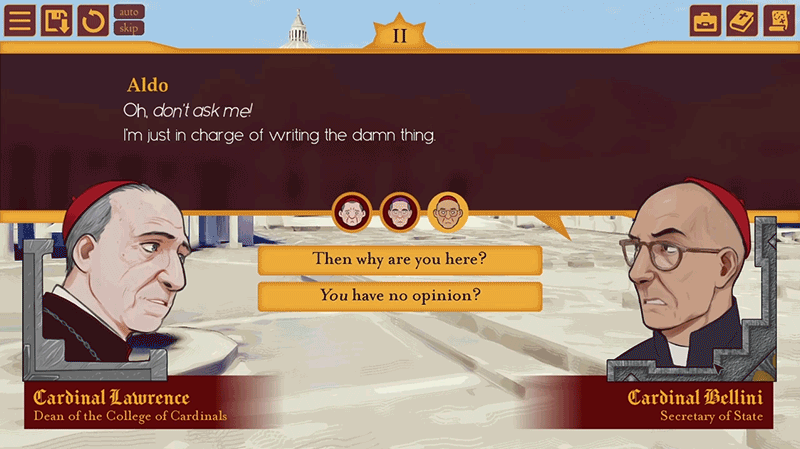Choose "You have no opinion?" reply
Viewport: 800px width, 449px height.
(400, 296)
